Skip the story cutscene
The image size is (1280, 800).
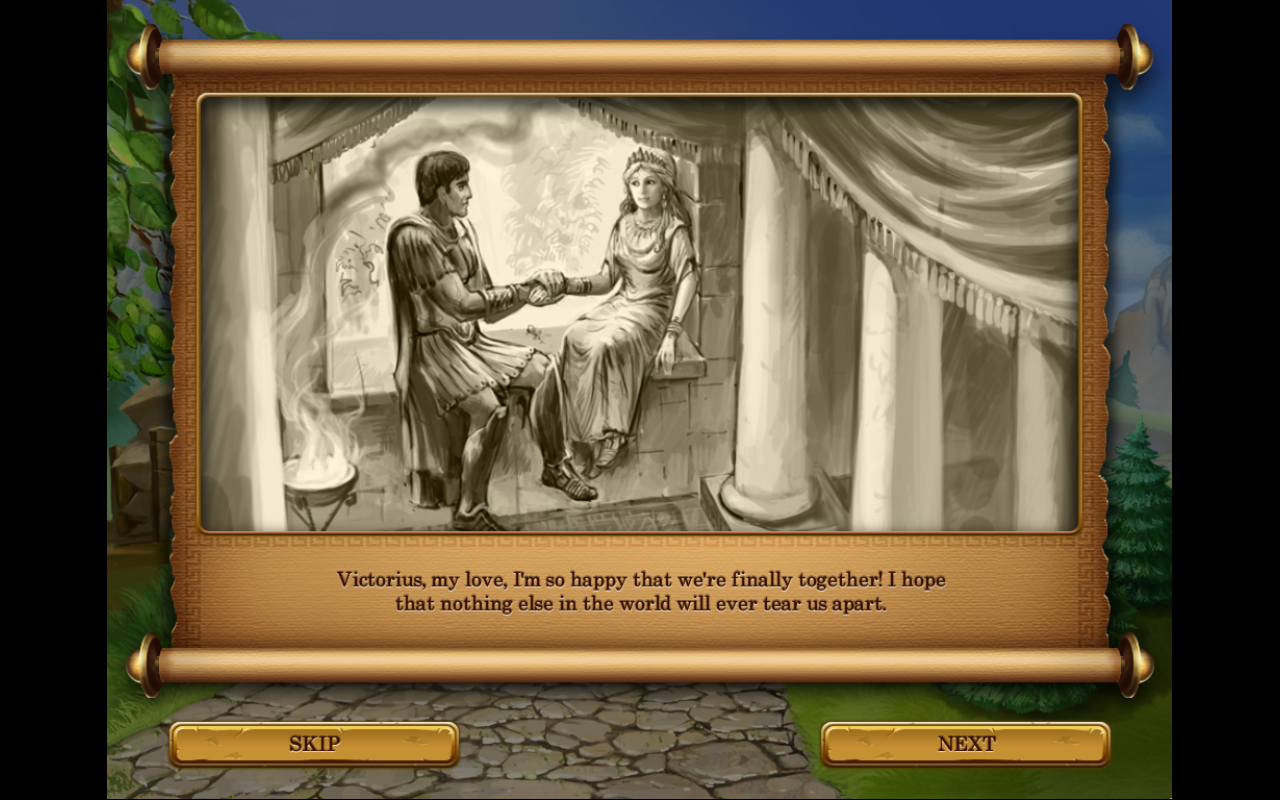[314, 744]
